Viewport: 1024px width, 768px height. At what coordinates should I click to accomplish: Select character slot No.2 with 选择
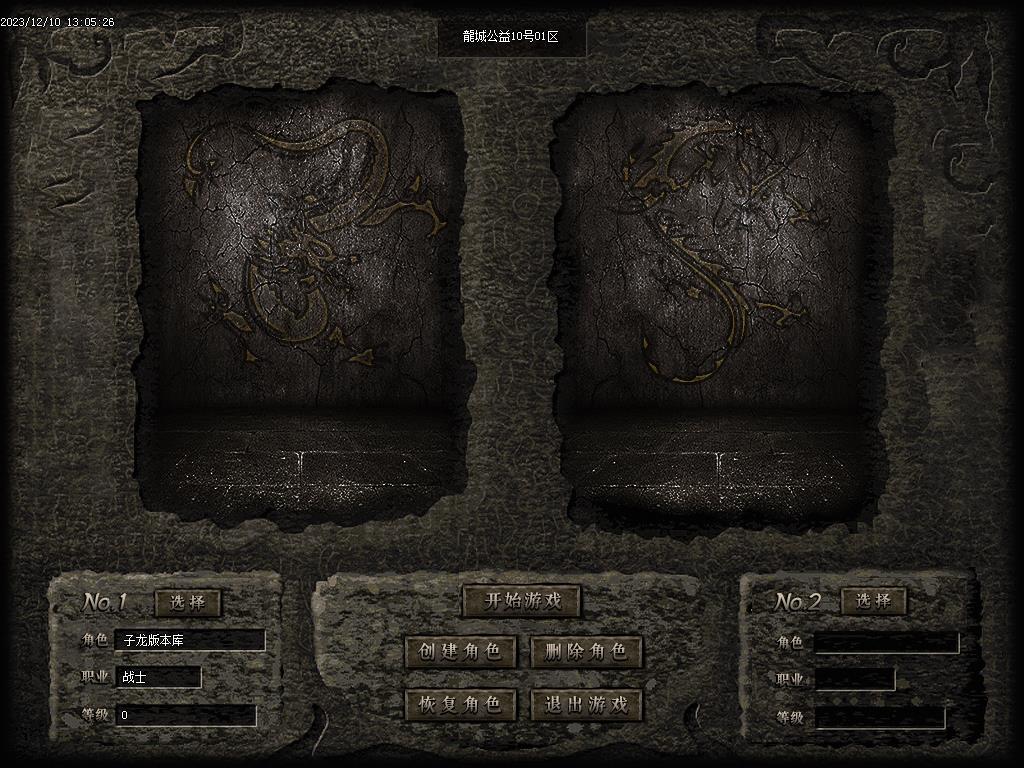(874, 601)
